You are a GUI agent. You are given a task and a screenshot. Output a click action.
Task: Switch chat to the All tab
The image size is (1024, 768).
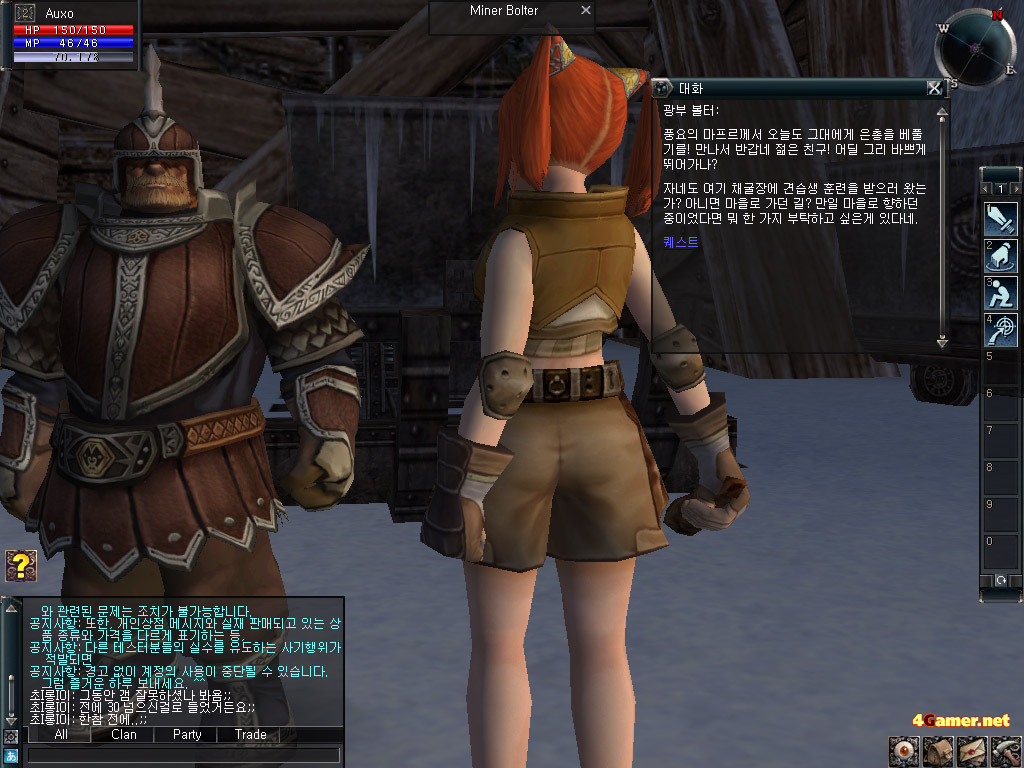60,734
